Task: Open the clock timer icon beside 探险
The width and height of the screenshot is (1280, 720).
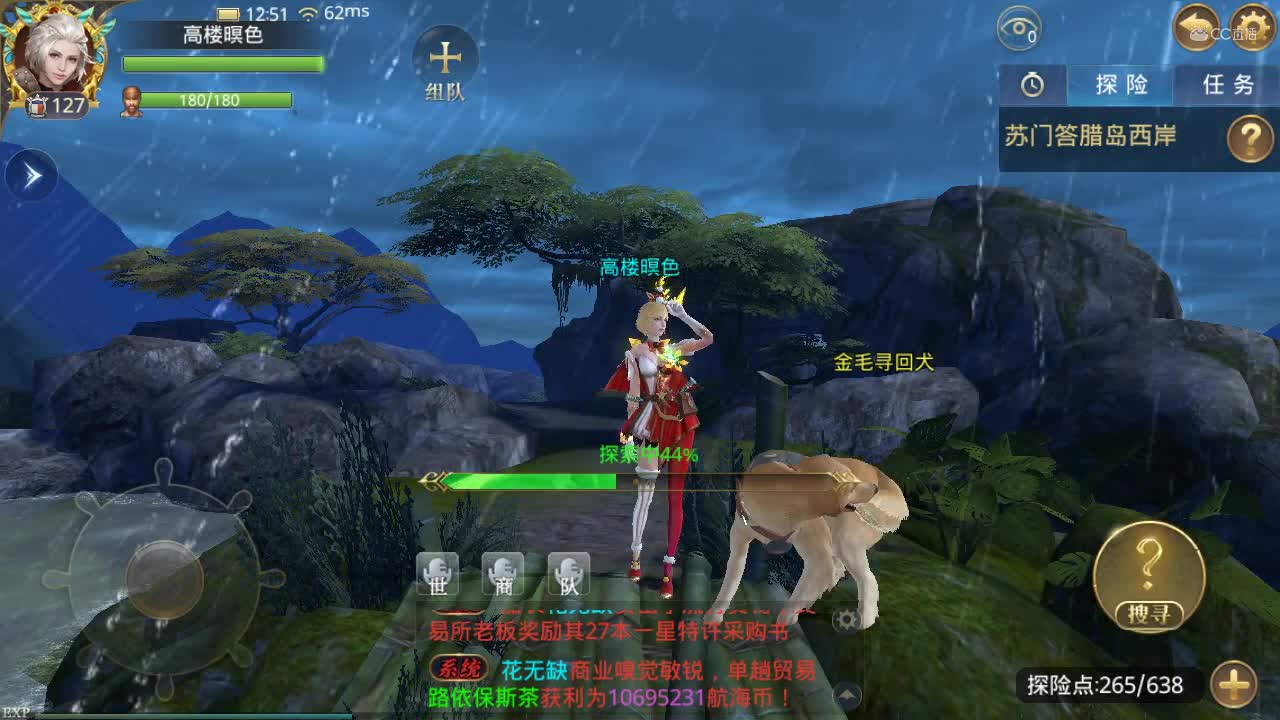Action: point(1030,86)
